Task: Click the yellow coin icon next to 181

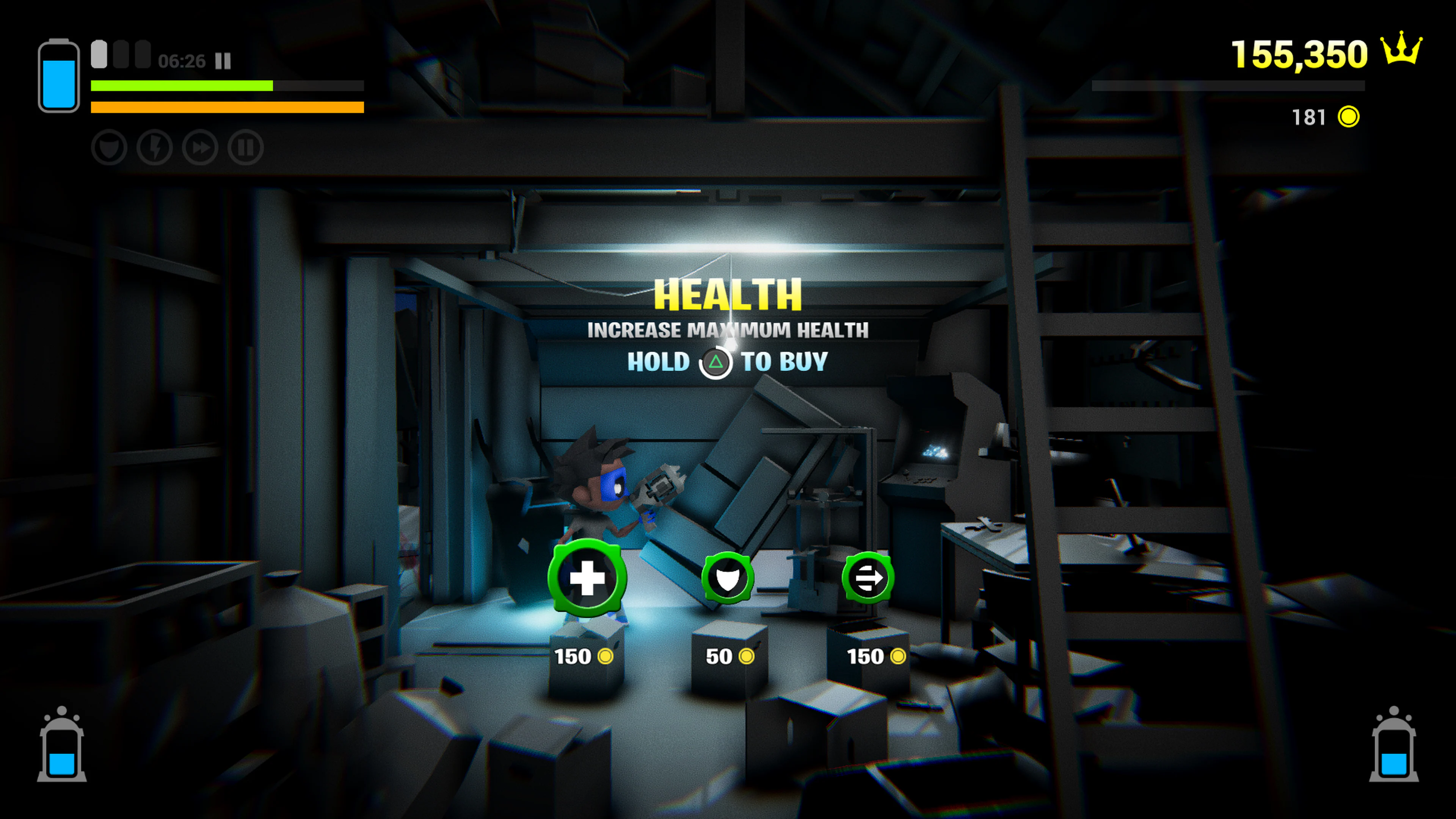Action: (1349, 118)
